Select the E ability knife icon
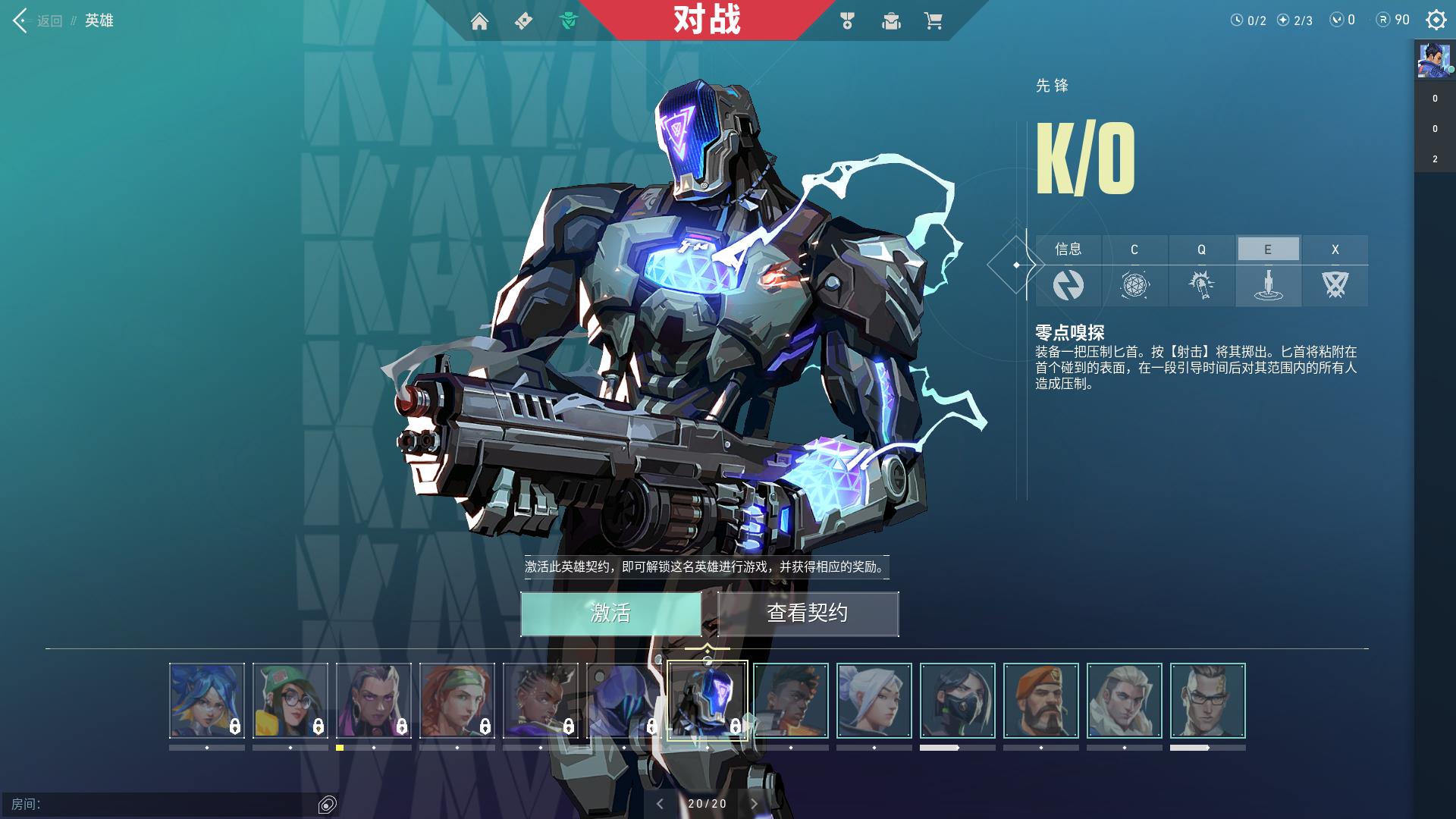Viewport: 1456px width, 819px height. (1268, 286)
